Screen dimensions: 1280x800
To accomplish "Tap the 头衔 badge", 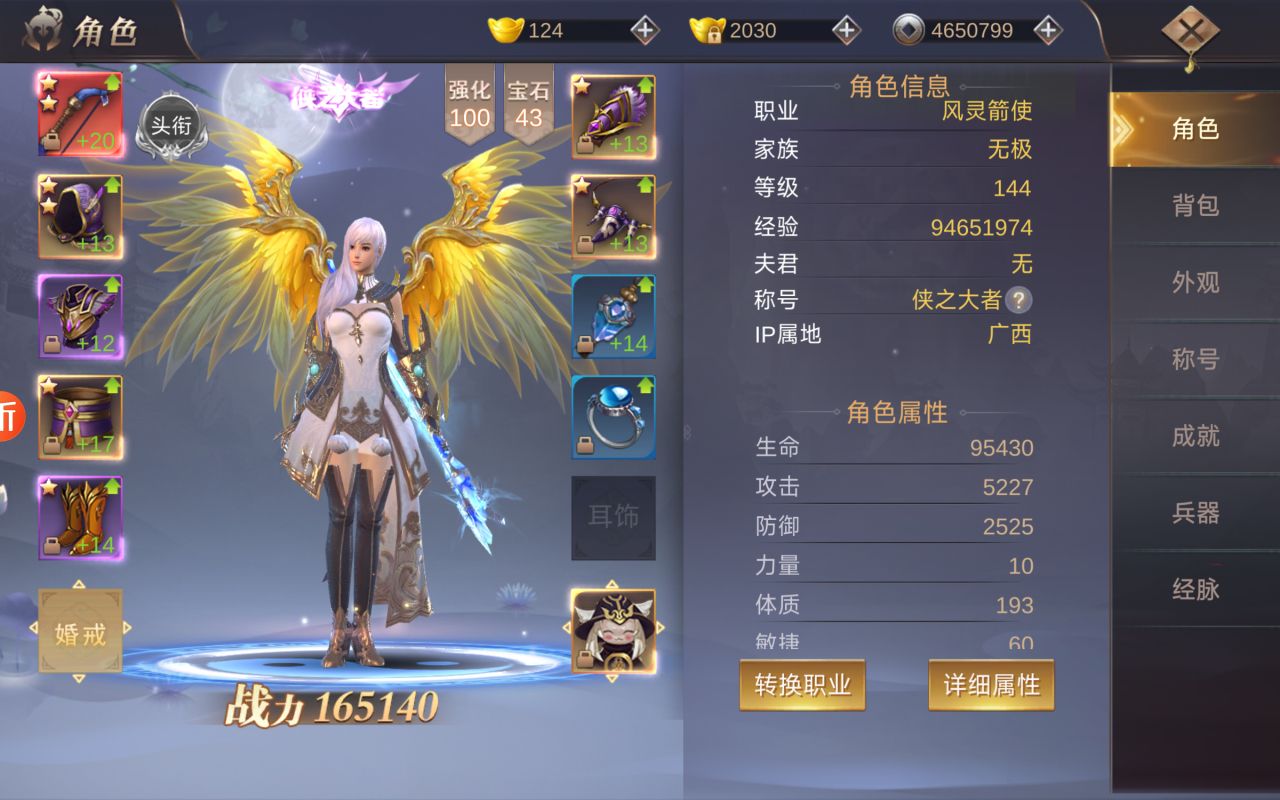I will coord(170,126).
